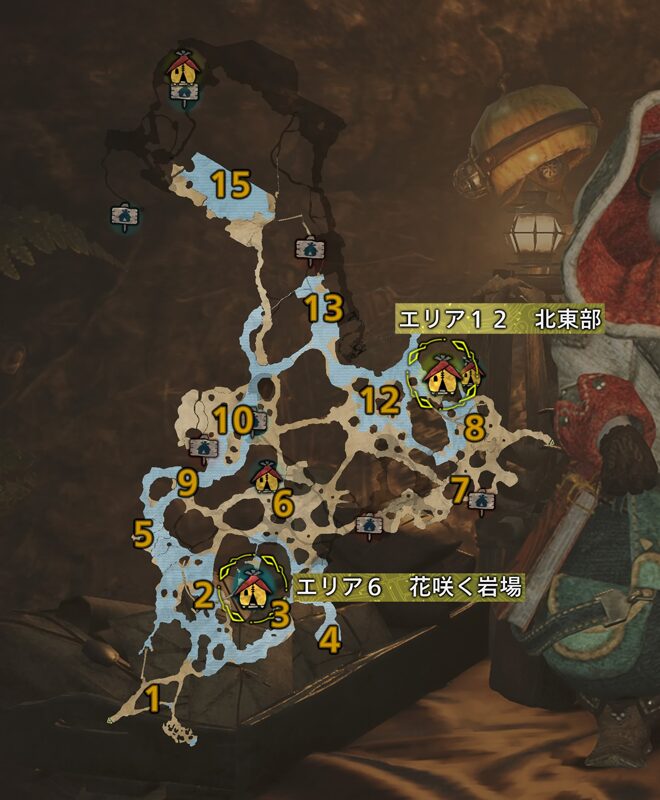Pick area 1 on the map

click(152, 698)
